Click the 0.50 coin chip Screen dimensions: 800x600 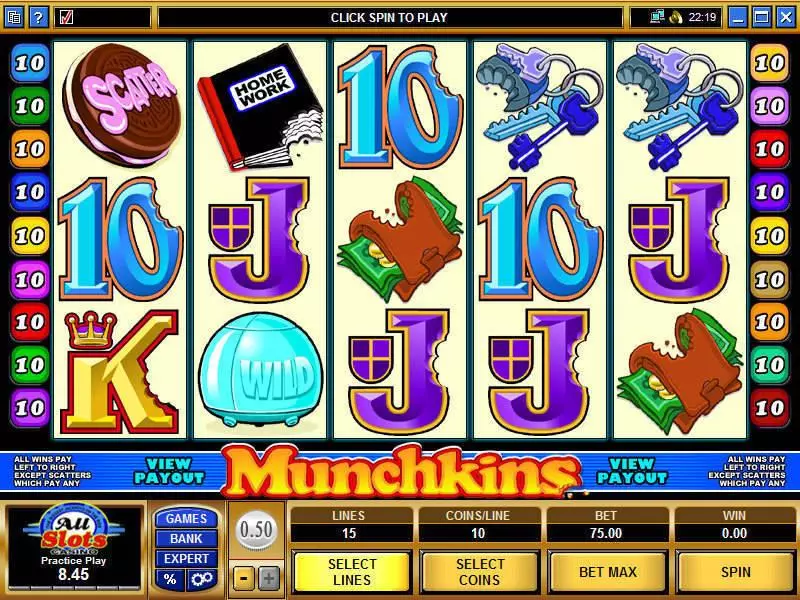pos(256,529)
